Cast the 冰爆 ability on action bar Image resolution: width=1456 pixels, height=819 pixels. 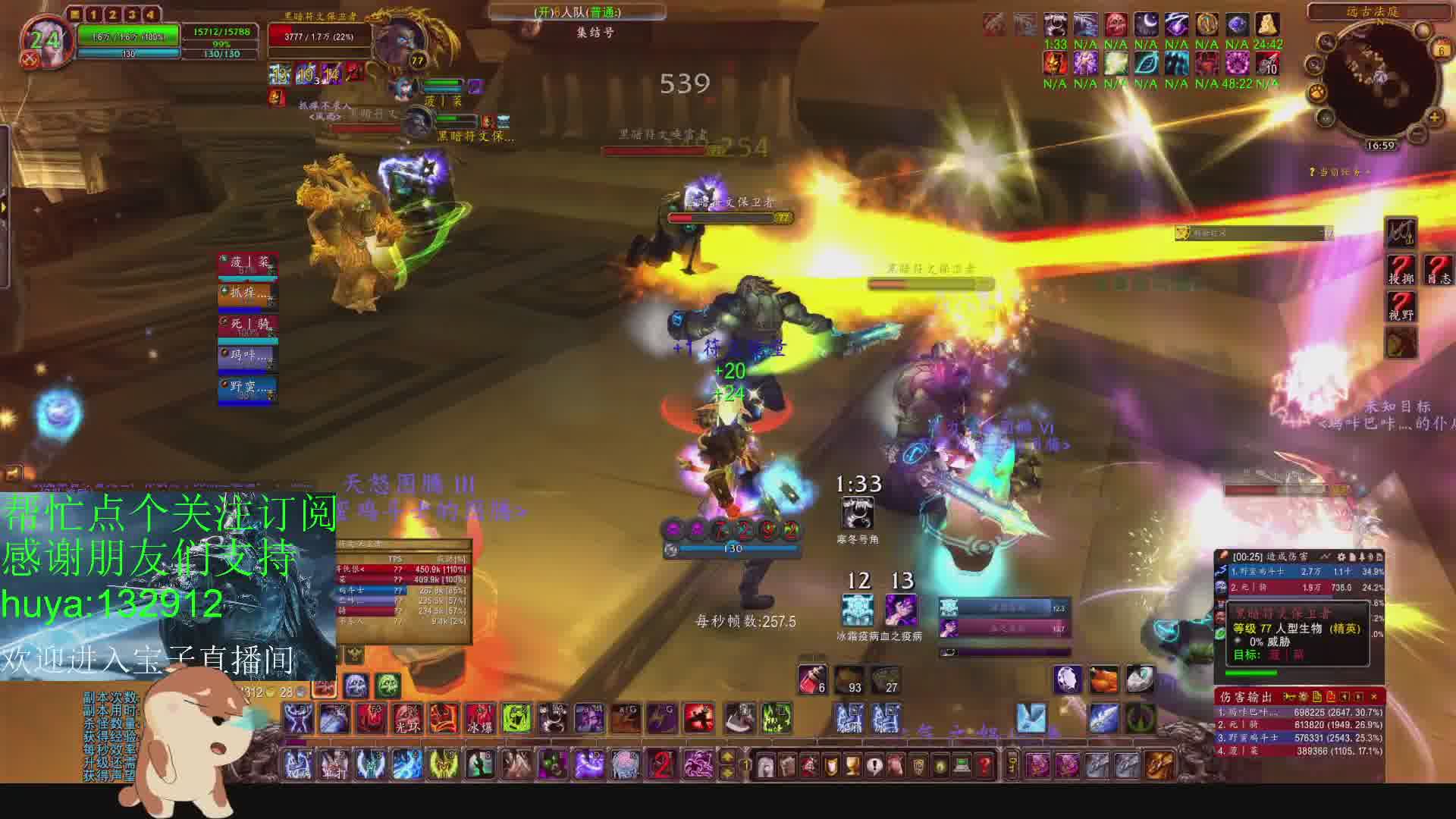480,718
